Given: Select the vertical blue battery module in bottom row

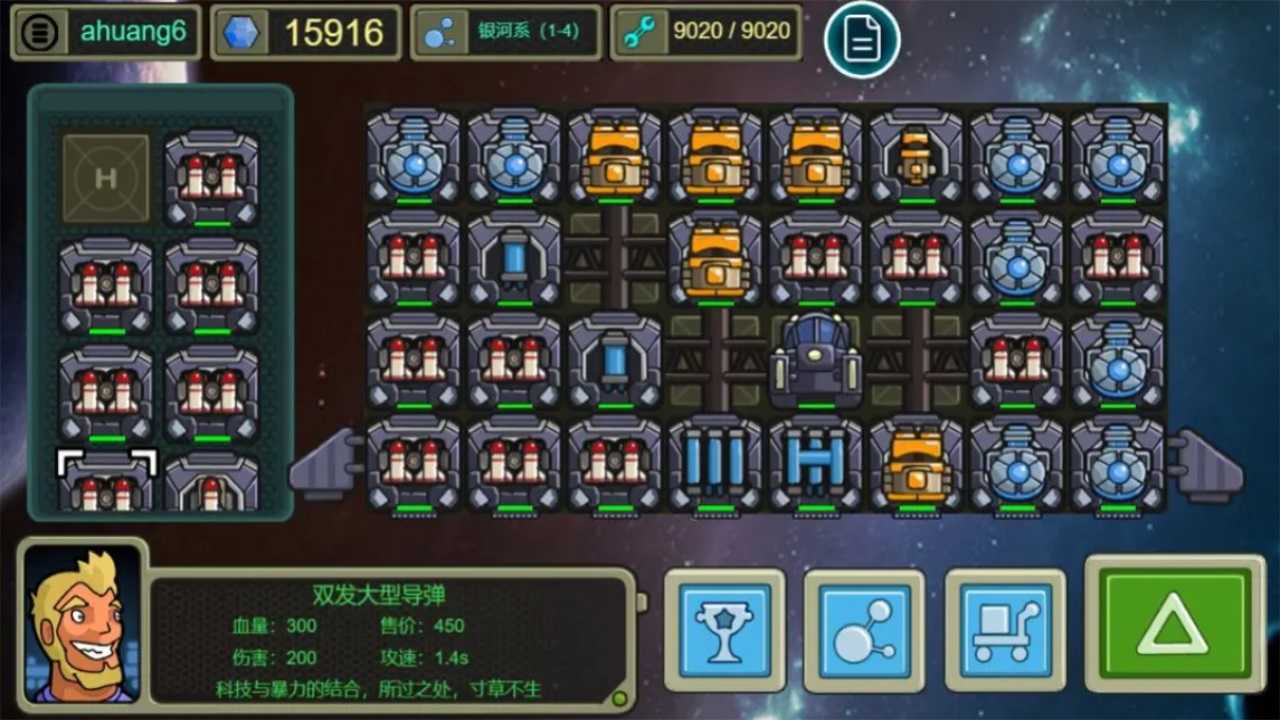Looking at the screenshot, I should coord(715,463).
